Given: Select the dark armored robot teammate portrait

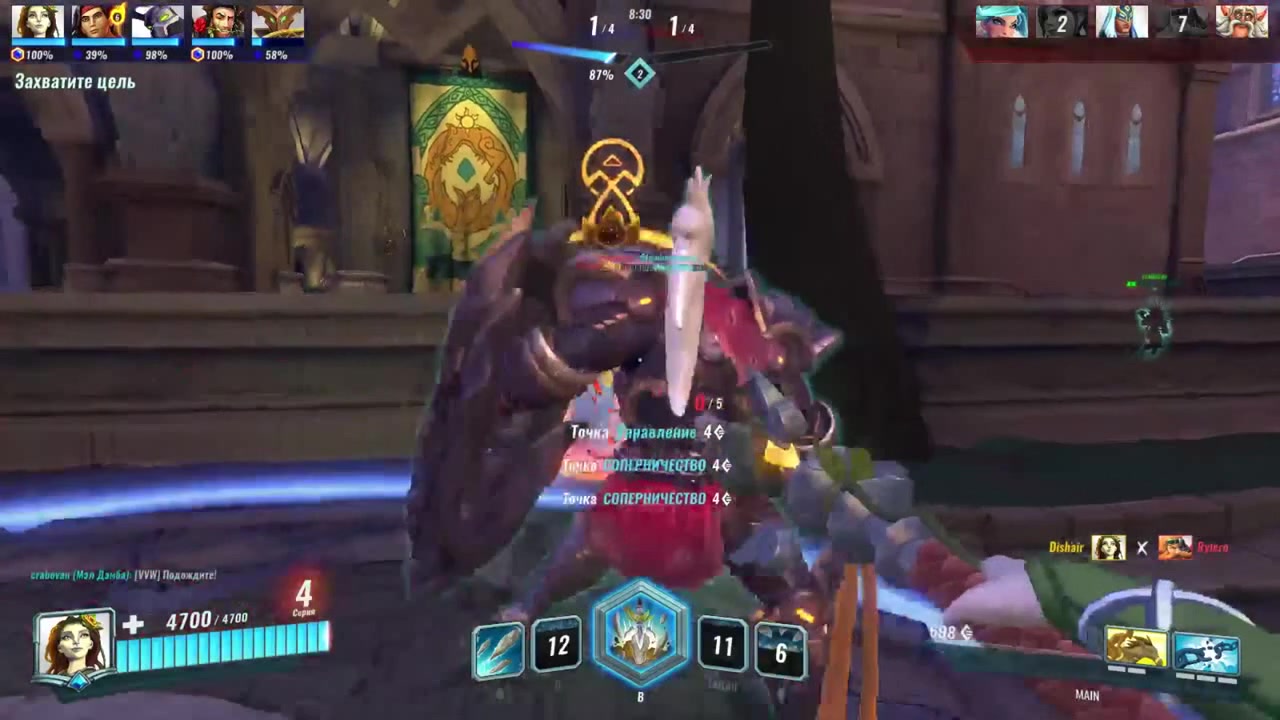Looking at the screenshot, I should [158, 22].
